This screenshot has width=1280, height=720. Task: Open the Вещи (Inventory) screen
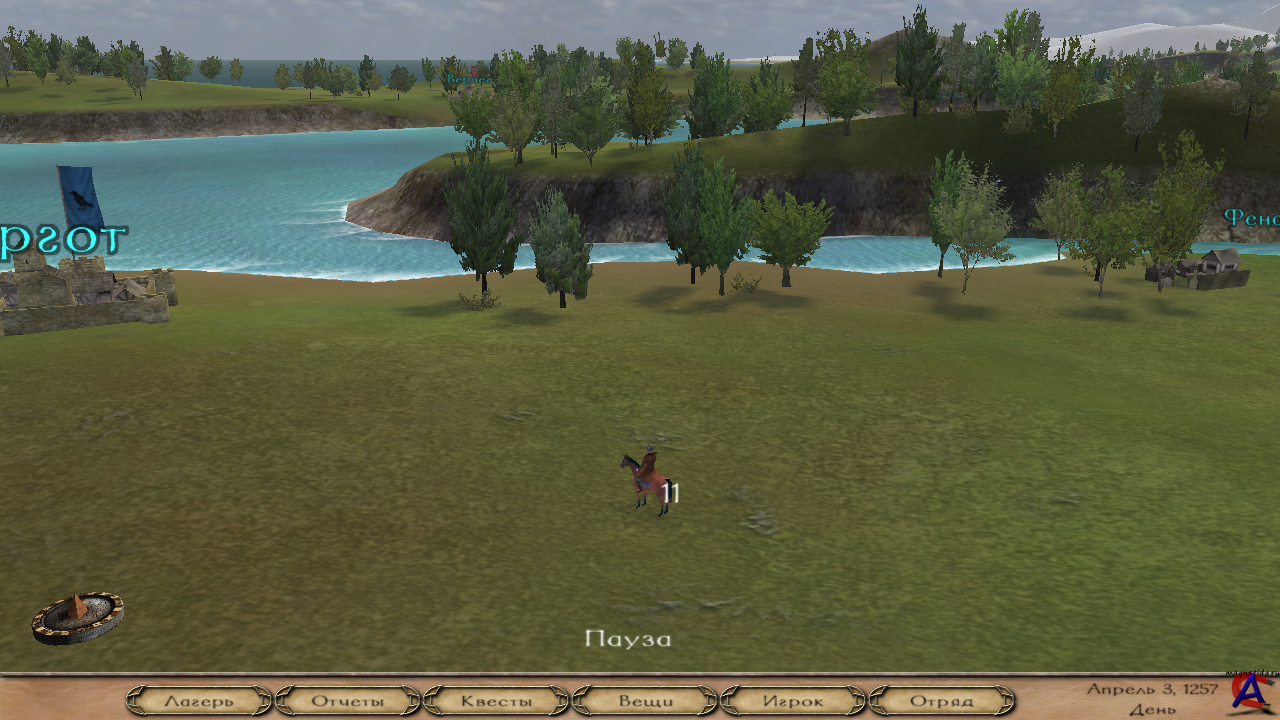point(645,701)
